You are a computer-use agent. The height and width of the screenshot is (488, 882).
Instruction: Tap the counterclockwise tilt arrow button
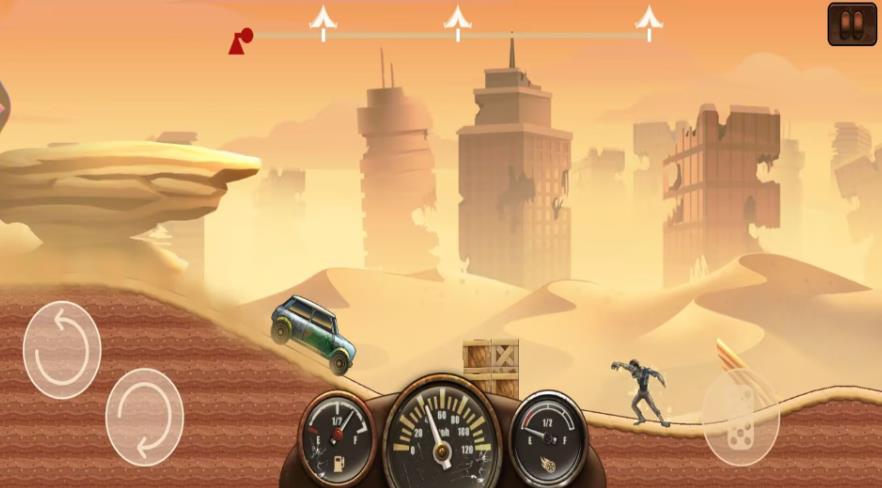62,350
